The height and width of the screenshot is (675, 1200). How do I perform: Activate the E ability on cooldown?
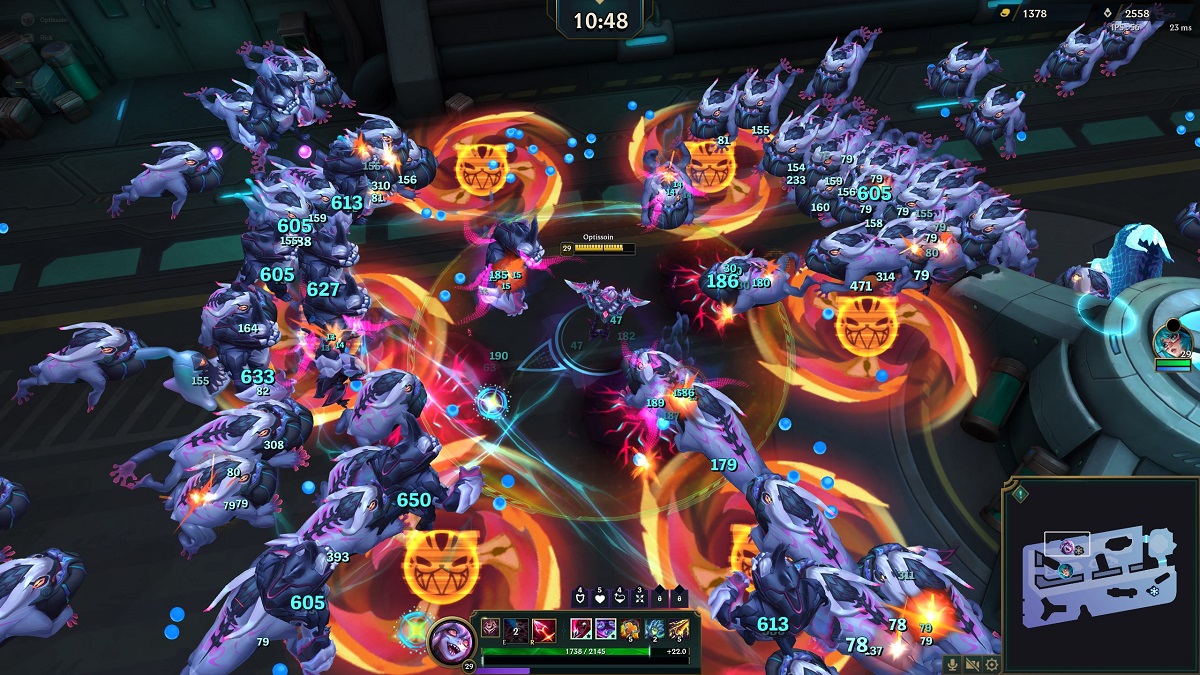pos(516,628)
